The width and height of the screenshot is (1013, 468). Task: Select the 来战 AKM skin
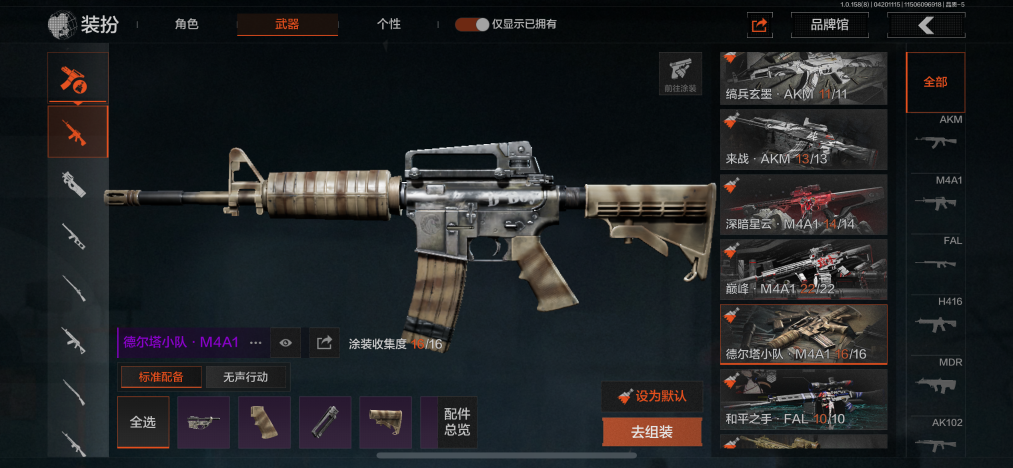click(x=803, y=139)
